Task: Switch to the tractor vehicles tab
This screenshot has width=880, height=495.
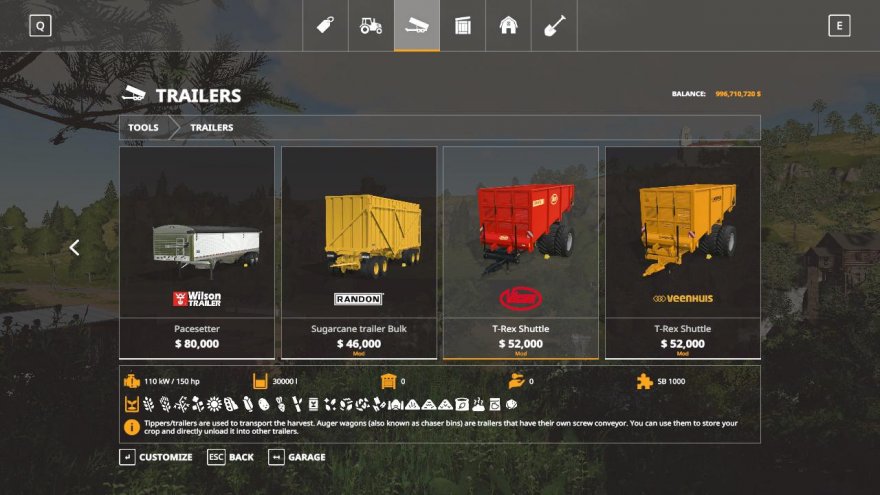Action: pyautogui.click(x=371, y=26)
